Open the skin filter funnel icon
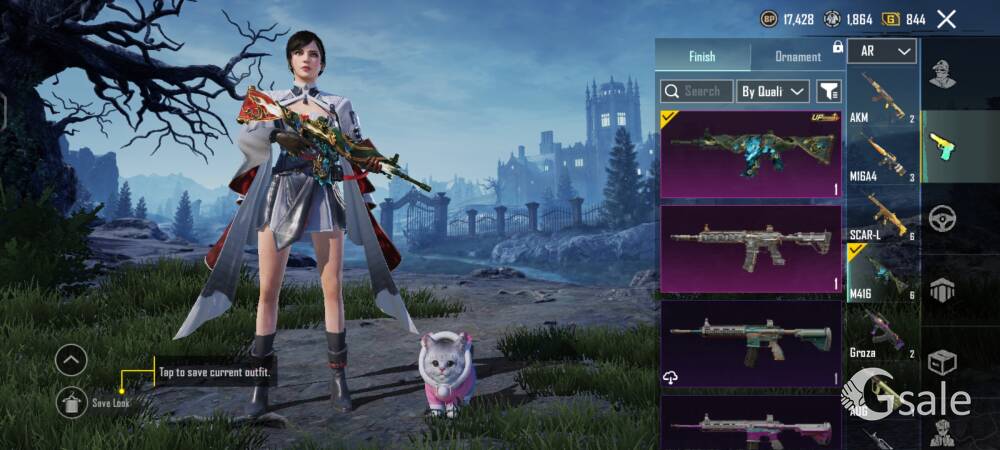Image resolution: width=1000 pixels, height=450 pixels. [829, 91]
